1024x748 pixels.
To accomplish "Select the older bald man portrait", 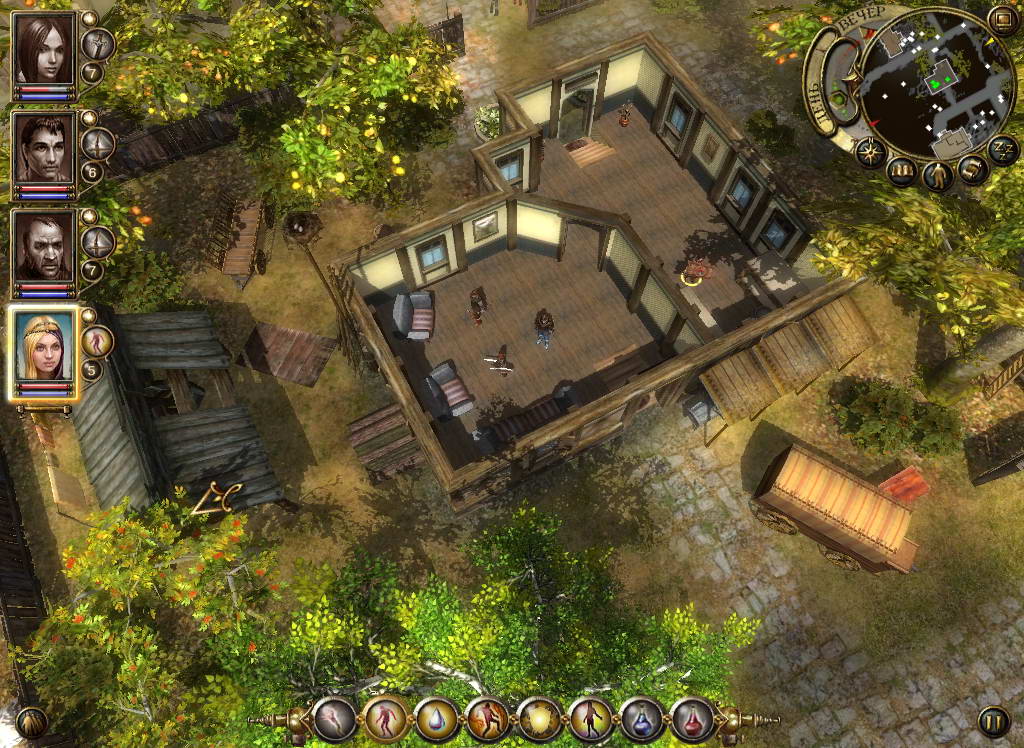I will [45, 246].
